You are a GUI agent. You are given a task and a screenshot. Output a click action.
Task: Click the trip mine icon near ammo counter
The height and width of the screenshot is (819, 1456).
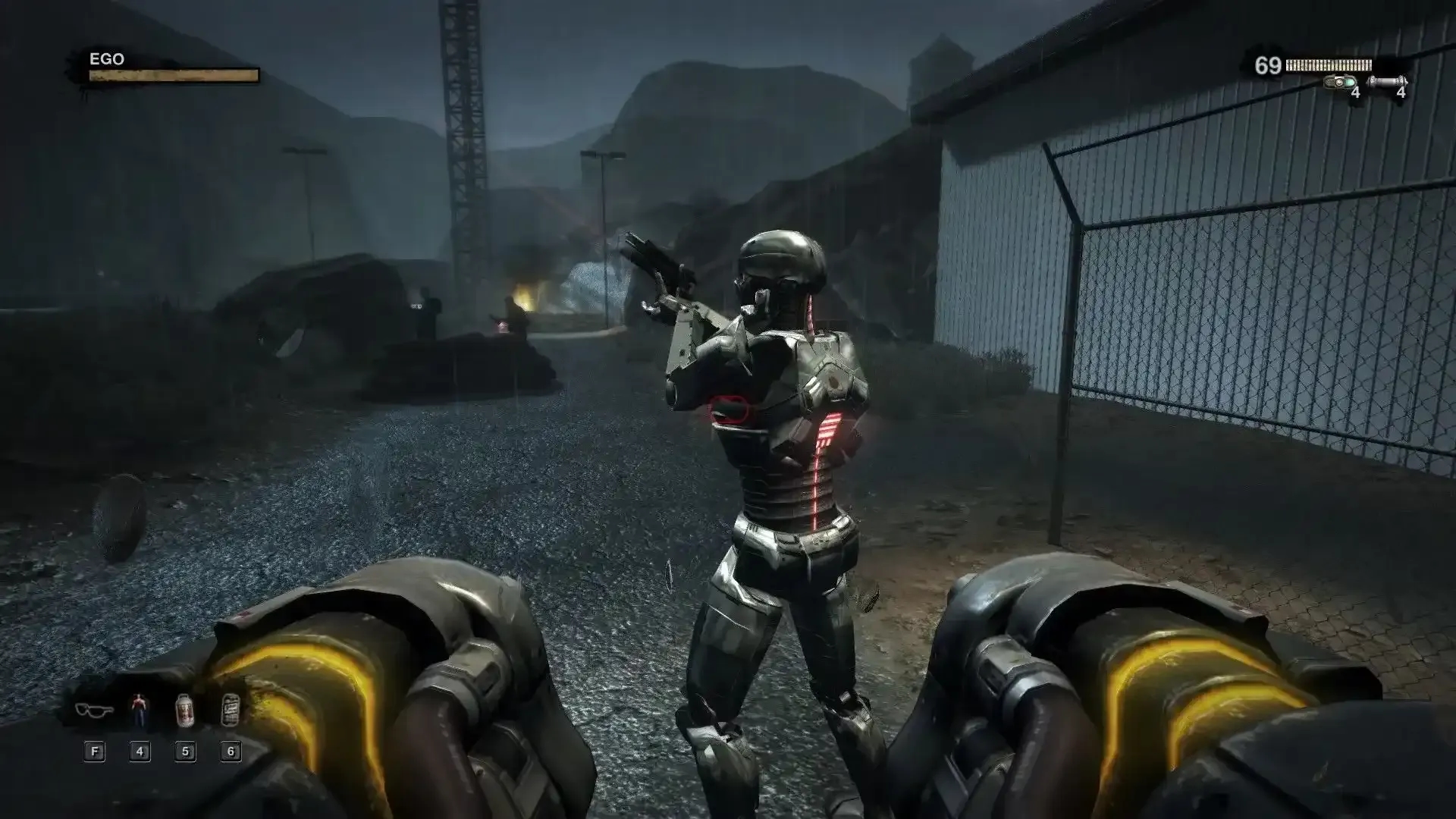coord(1339,81)
